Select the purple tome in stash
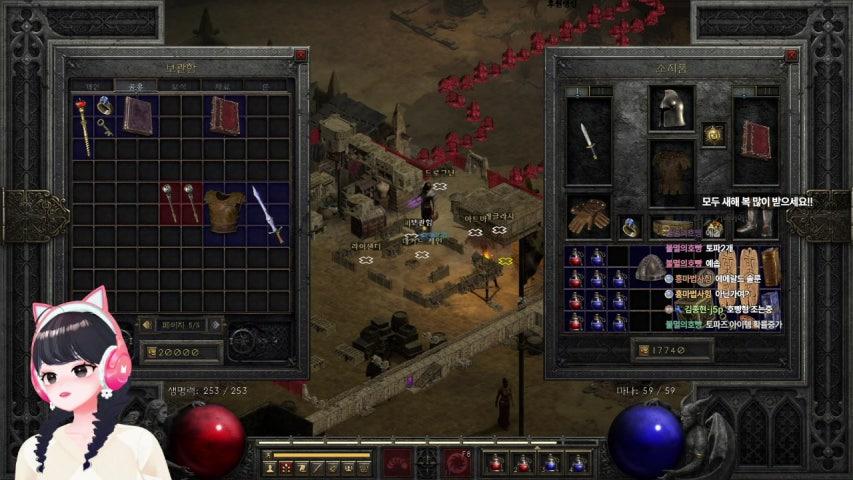This screenshot has height=480, width=853. click(138, 115)
